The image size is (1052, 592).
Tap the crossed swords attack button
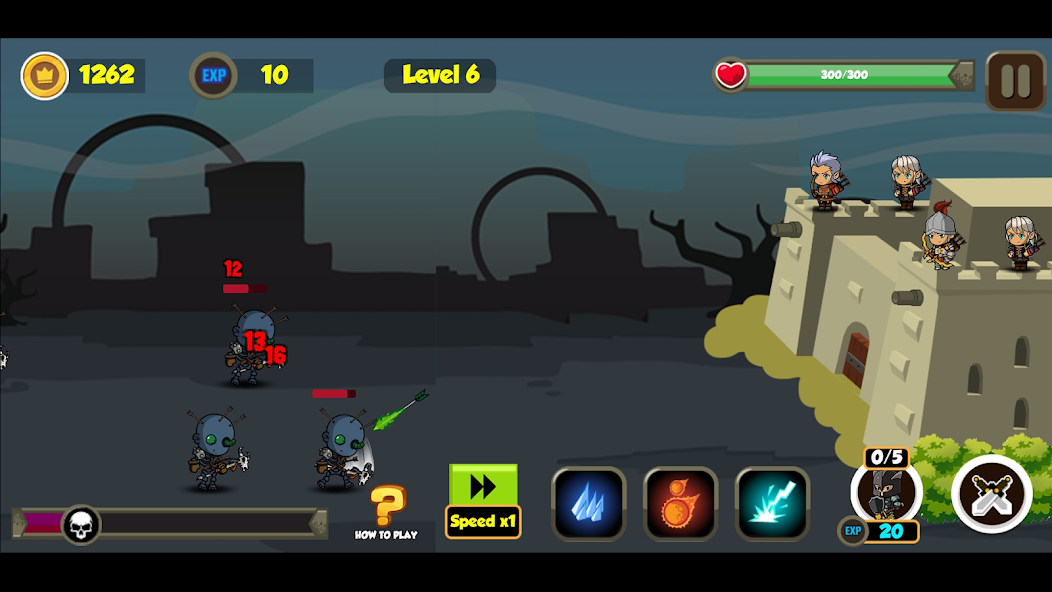point(991,493)
